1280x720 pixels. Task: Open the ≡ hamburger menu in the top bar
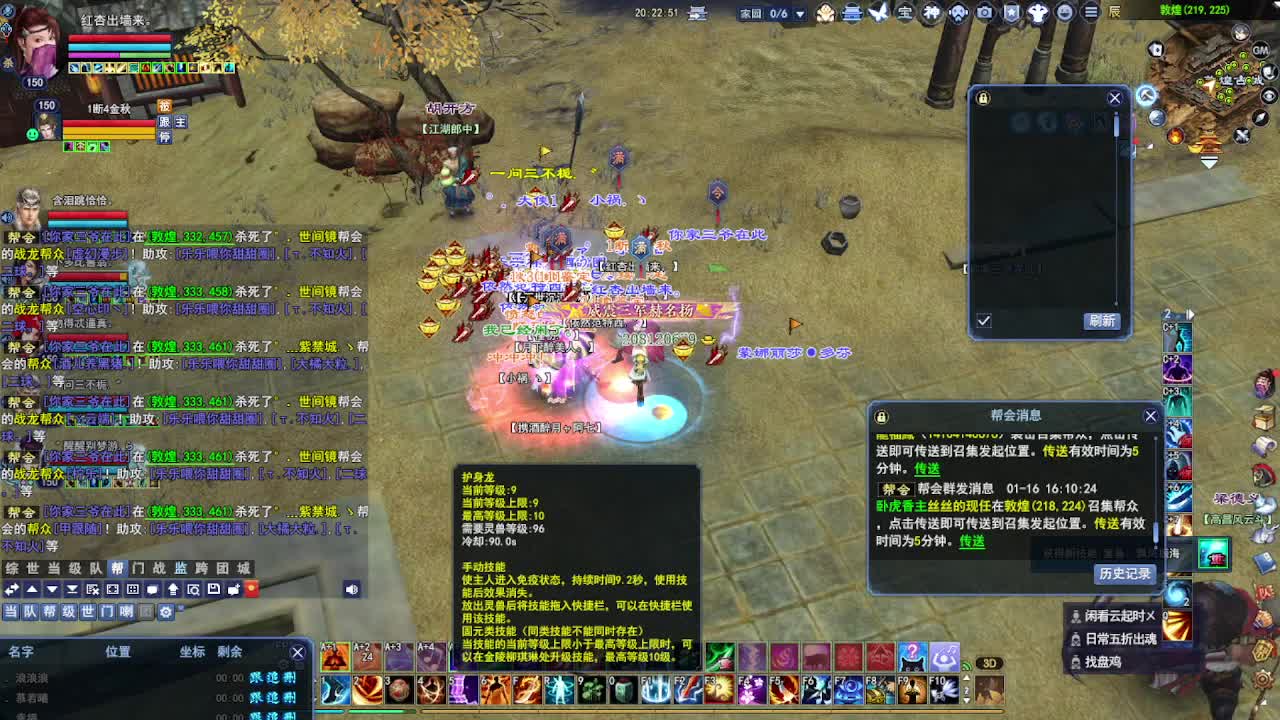1090,13
